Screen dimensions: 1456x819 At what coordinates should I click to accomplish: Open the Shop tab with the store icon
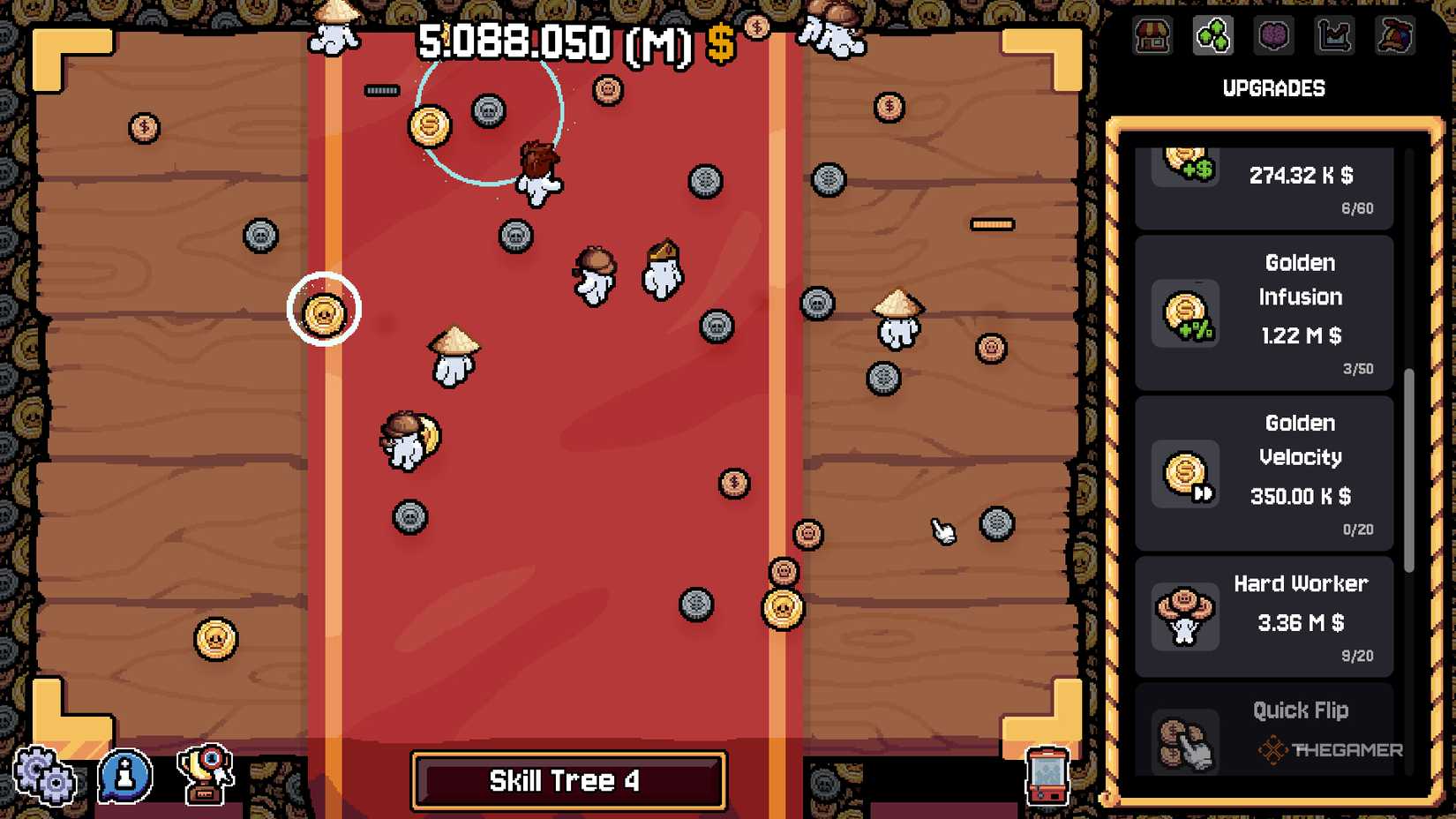pos(1152,37)
